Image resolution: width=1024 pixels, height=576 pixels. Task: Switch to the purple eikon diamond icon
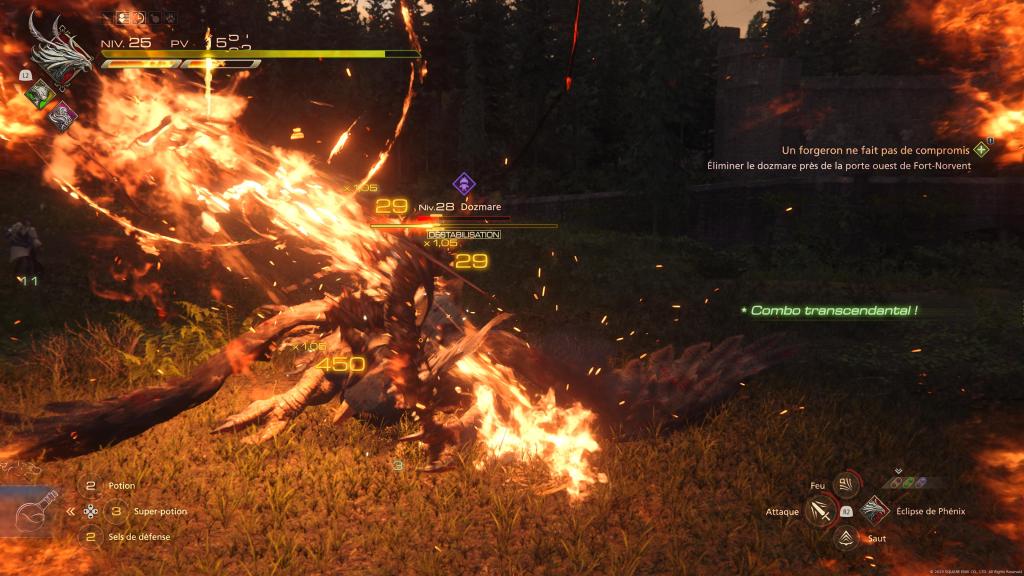(x=62, y=114)
